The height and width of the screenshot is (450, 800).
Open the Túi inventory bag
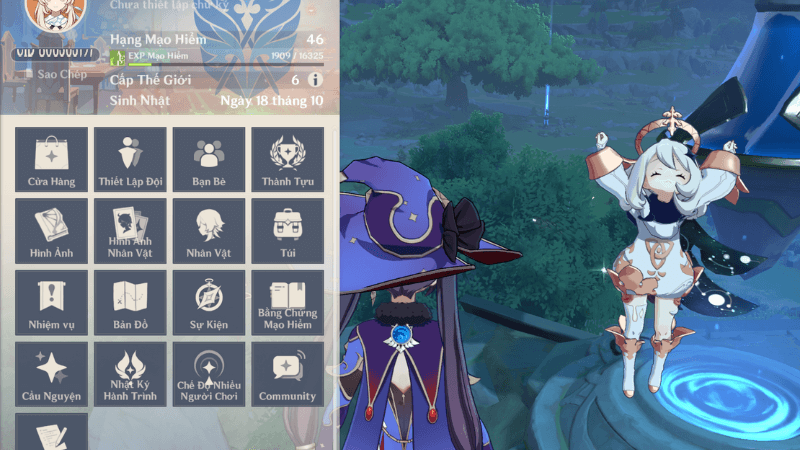pyautogui.click(x=288, y=231)
